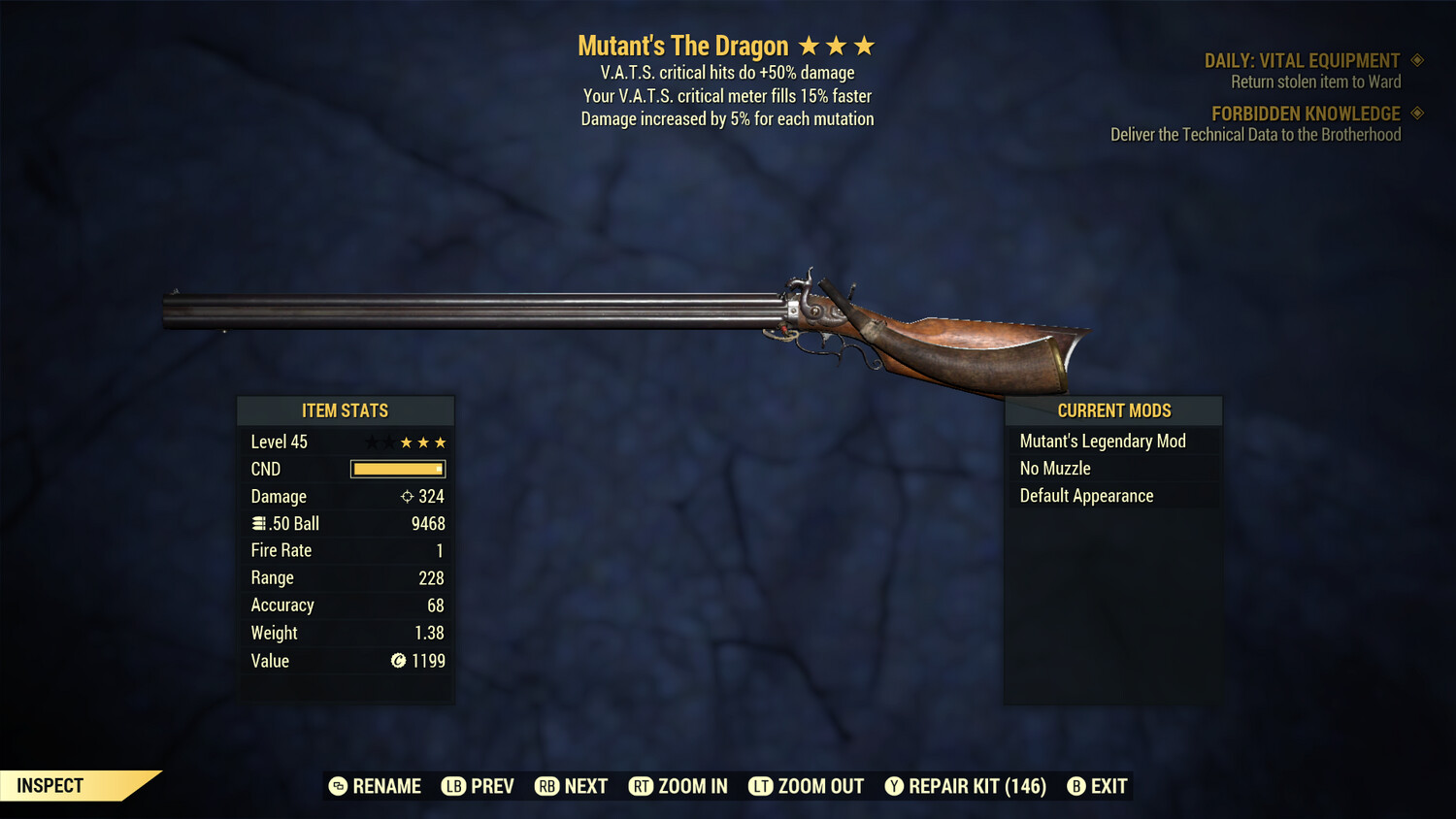Click the yellow CND condition bar
The image size is (1456, 819).
pos(397,469)
